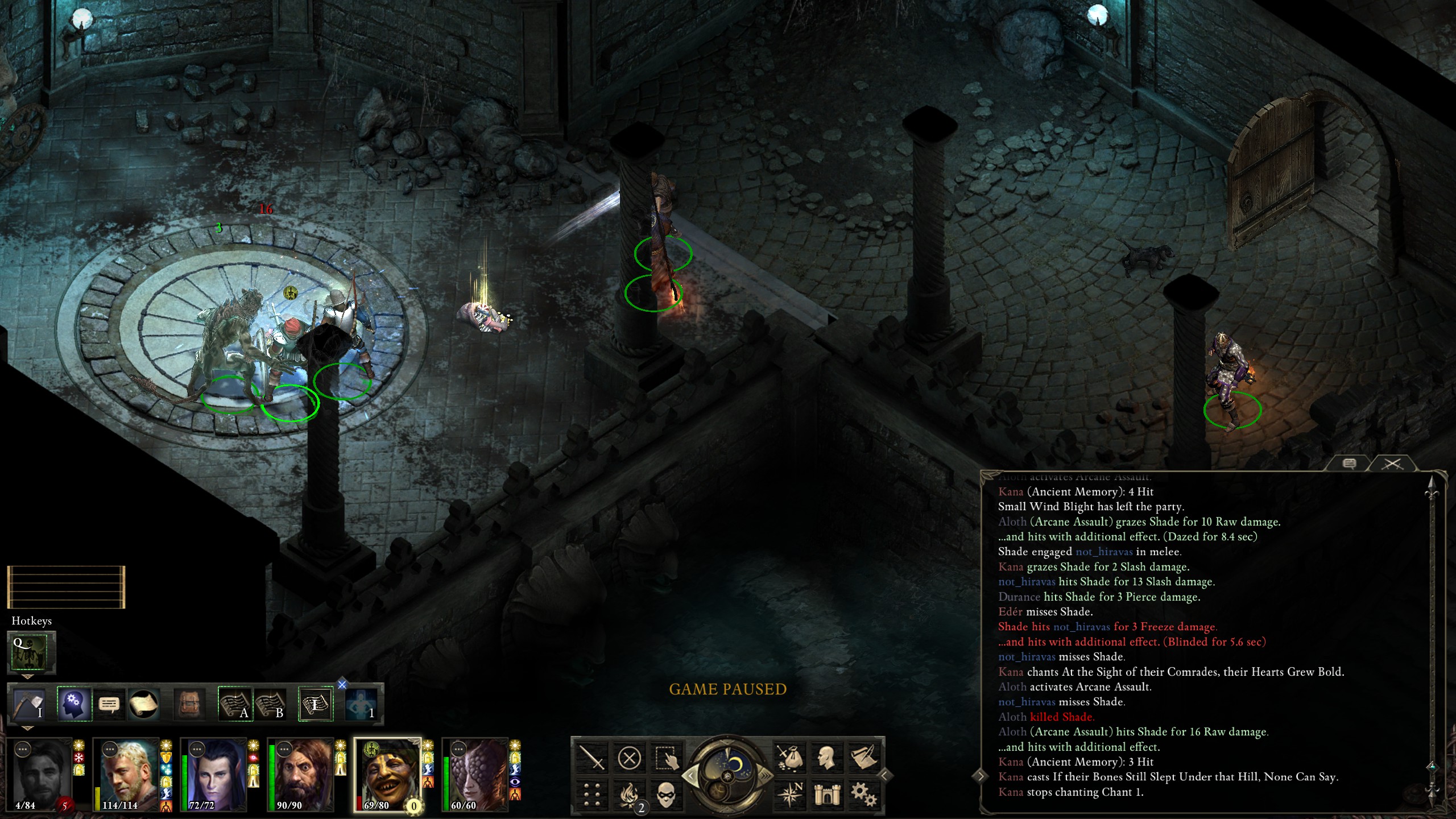This screenshot has width=1456, height=819.
Task: Activate the chant marked A
Action: 235,704
